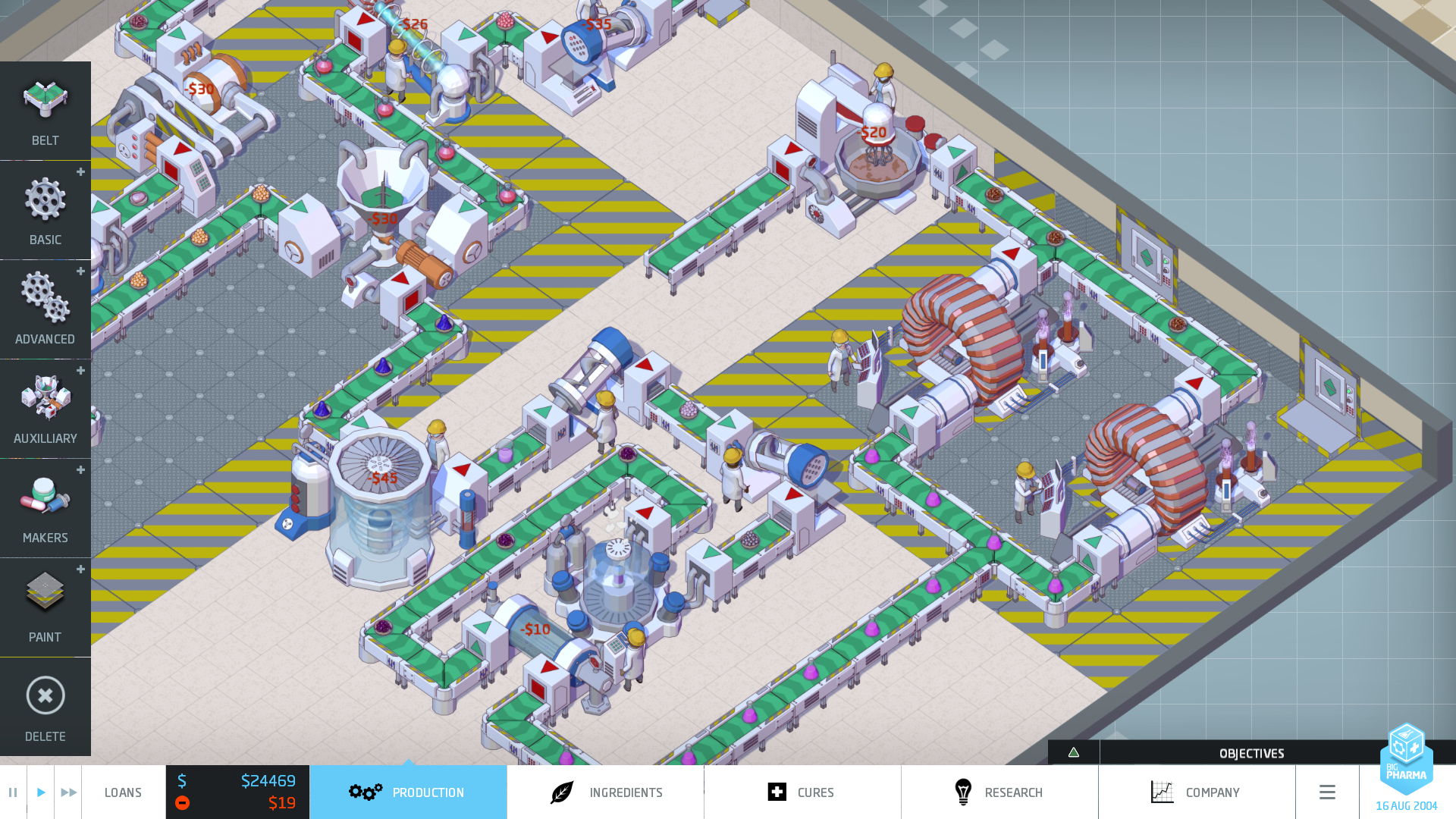Open the Research tab
The image size is (1456, 819).
click(x=999, y=792)
